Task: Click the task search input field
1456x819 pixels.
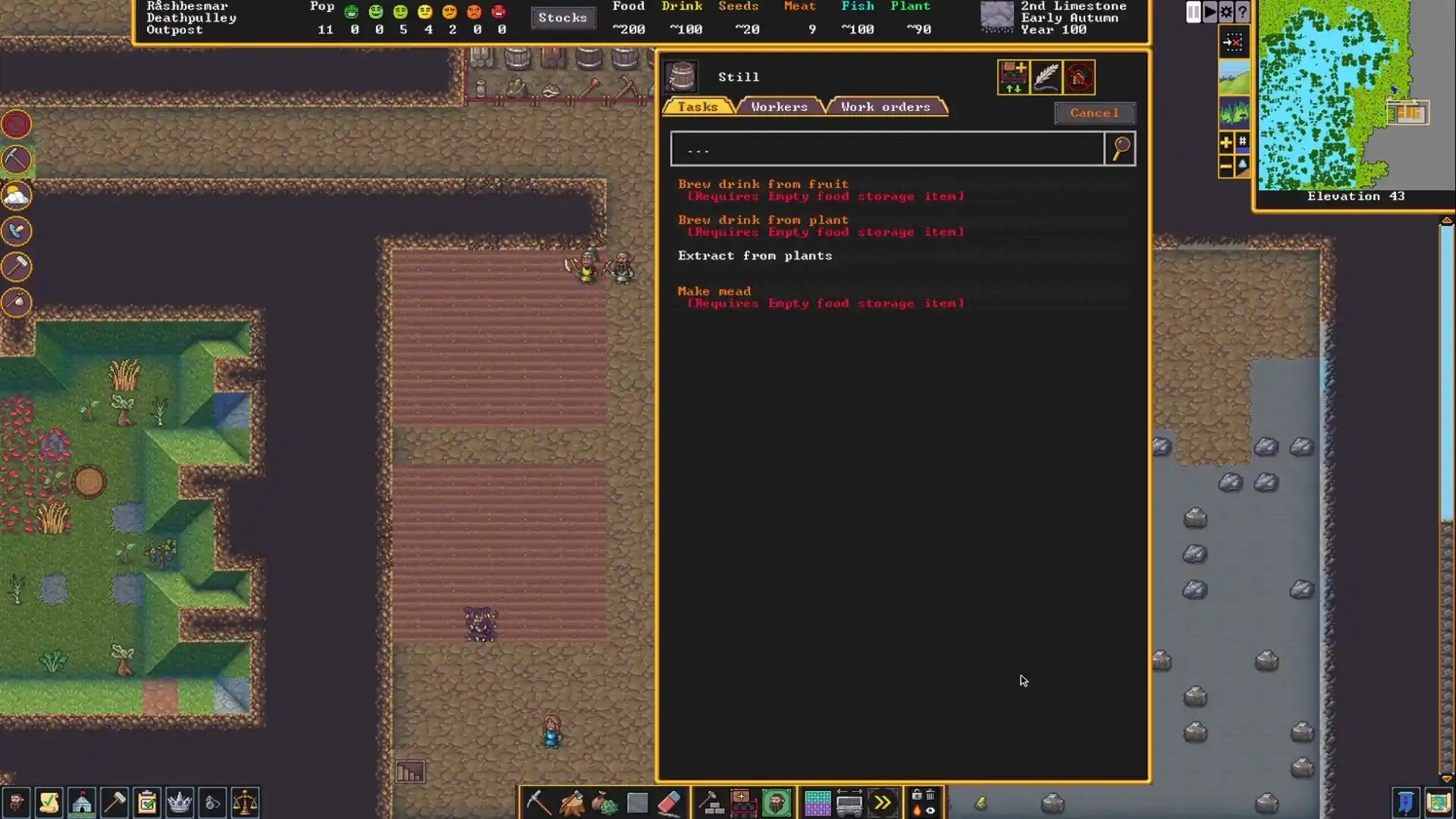Action: [886, 149]
